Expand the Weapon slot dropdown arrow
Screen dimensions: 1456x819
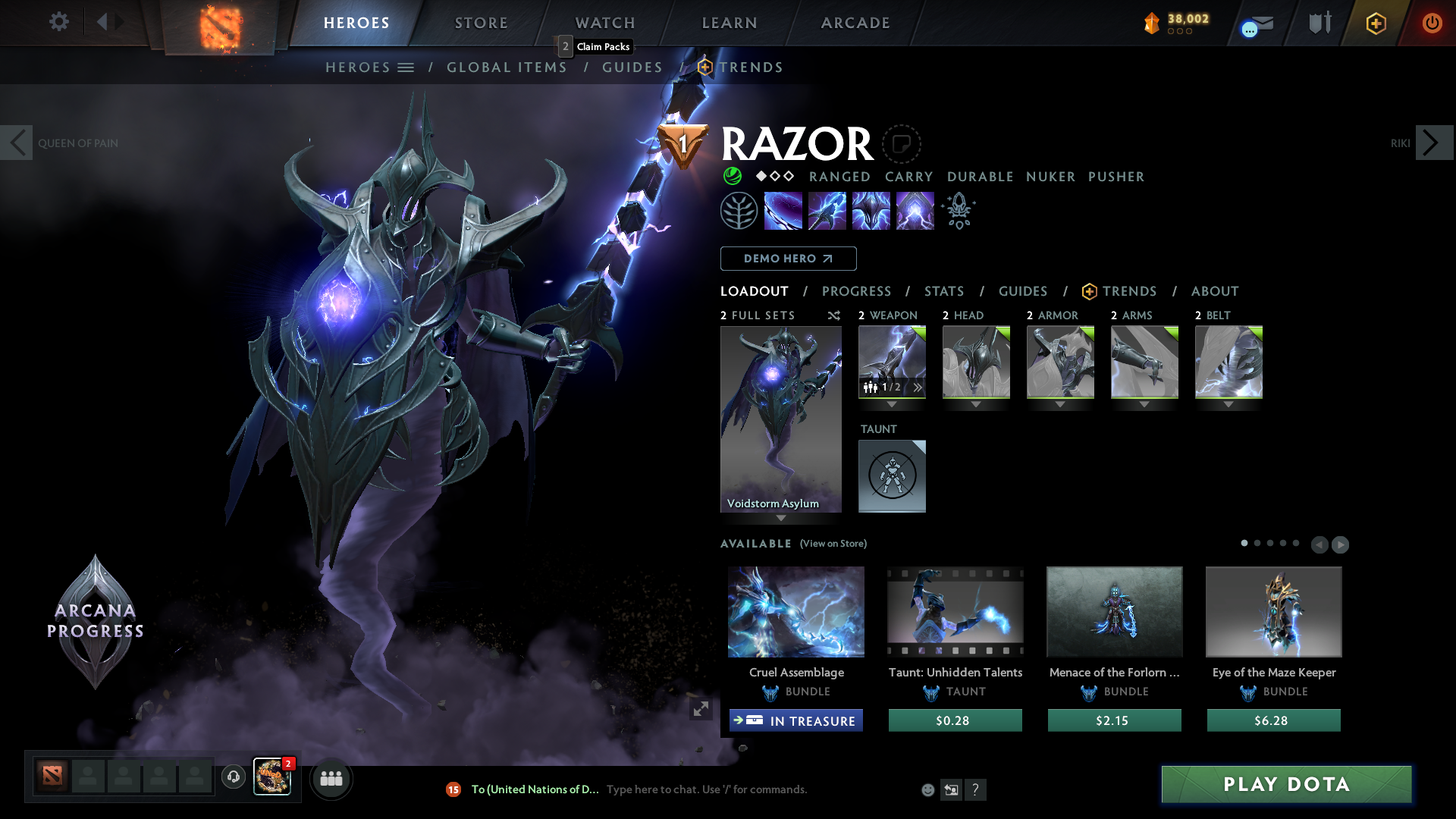892,405
